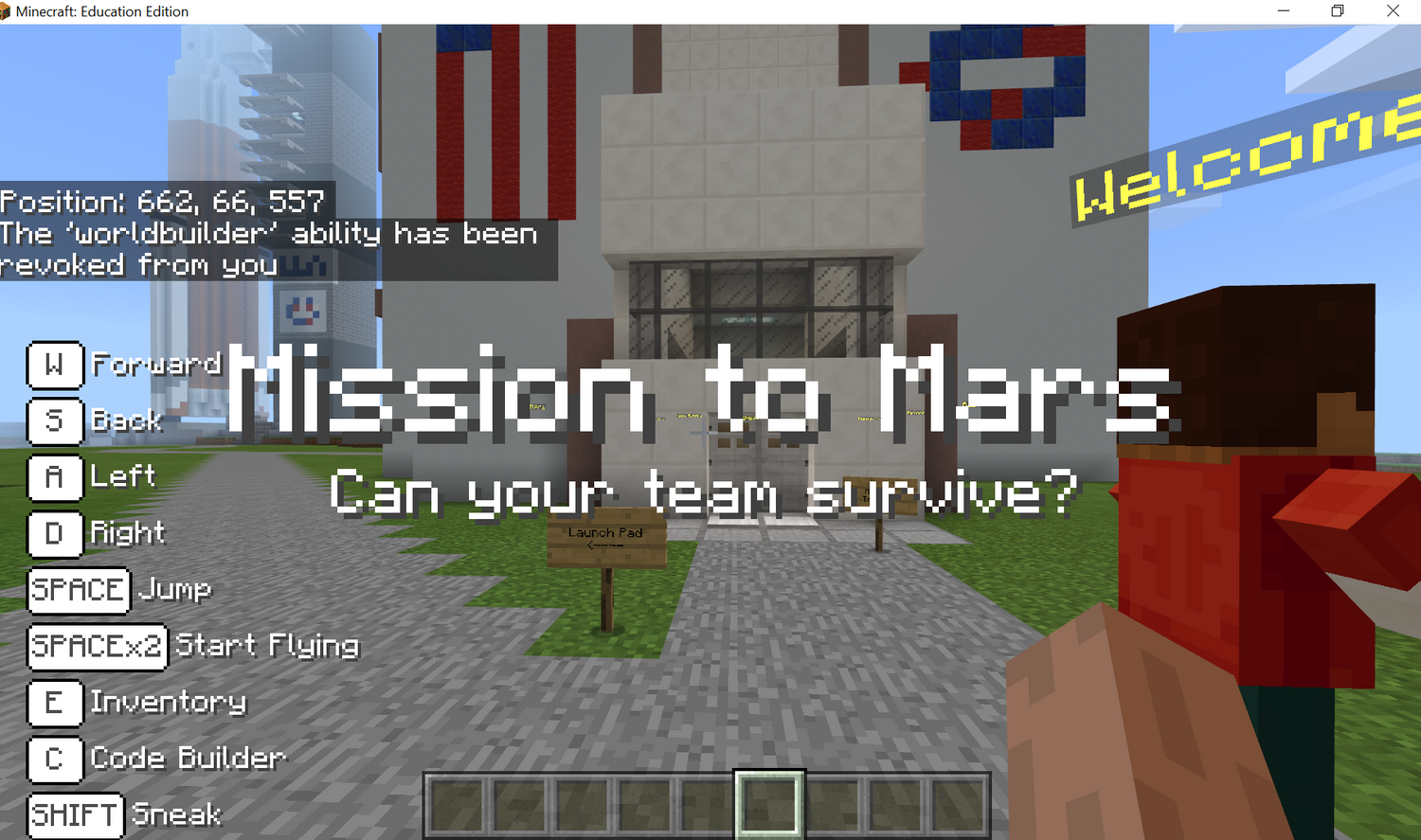Click the C Code Builder key hint badge

[x=55, y=760]
